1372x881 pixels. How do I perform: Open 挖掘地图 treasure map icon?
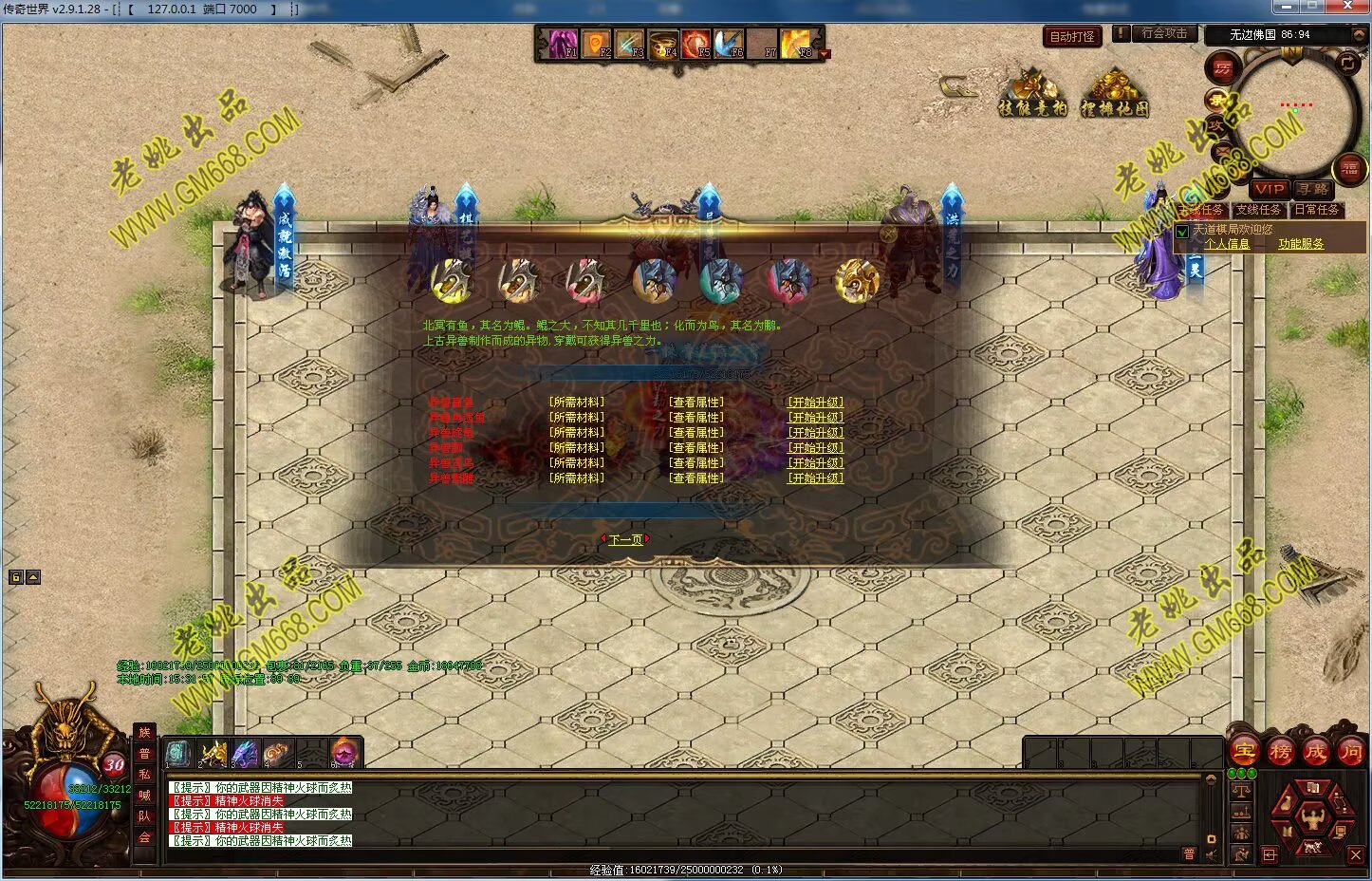(x=1114, y=94)
